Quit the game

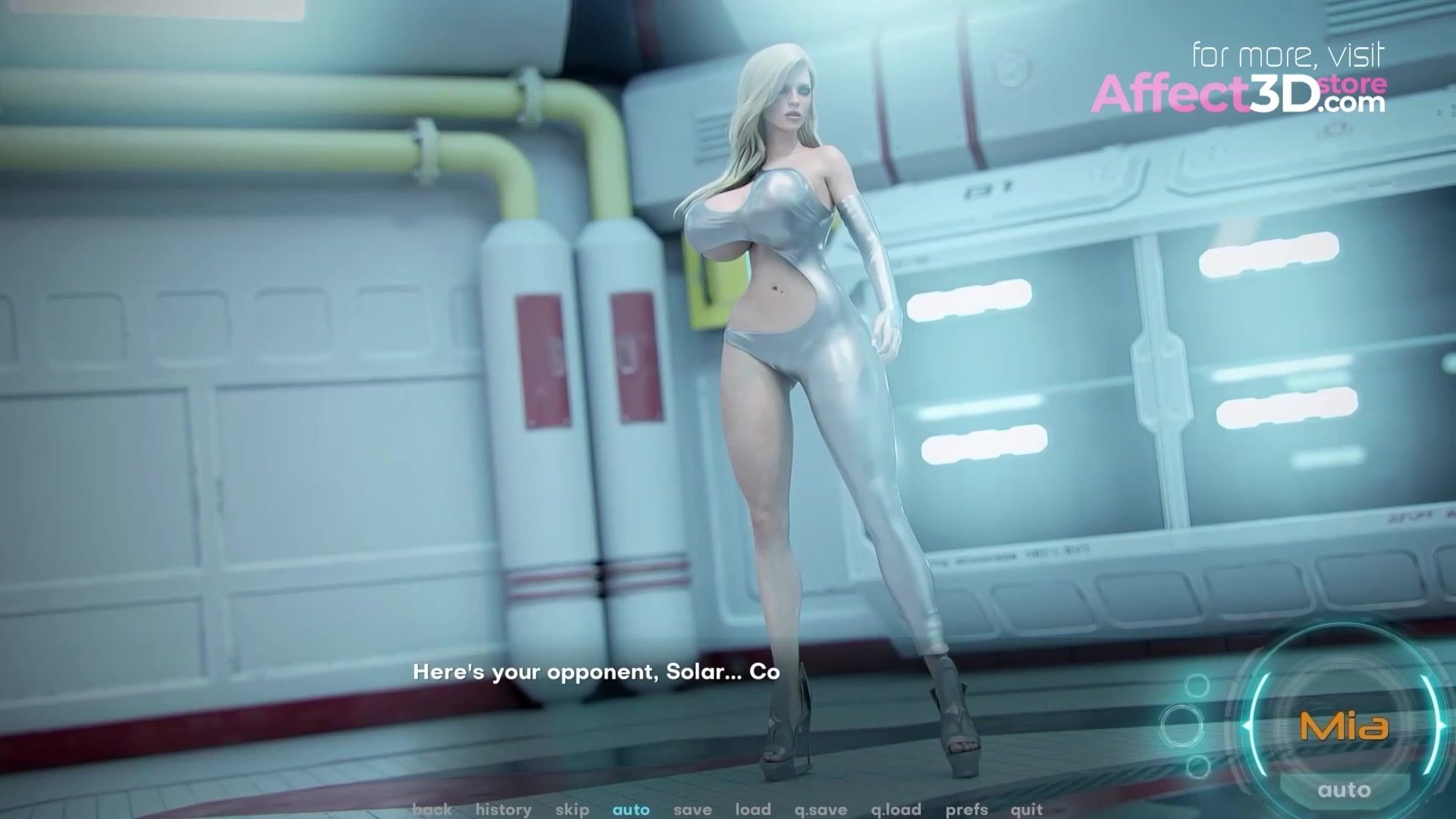[1026, 809]
